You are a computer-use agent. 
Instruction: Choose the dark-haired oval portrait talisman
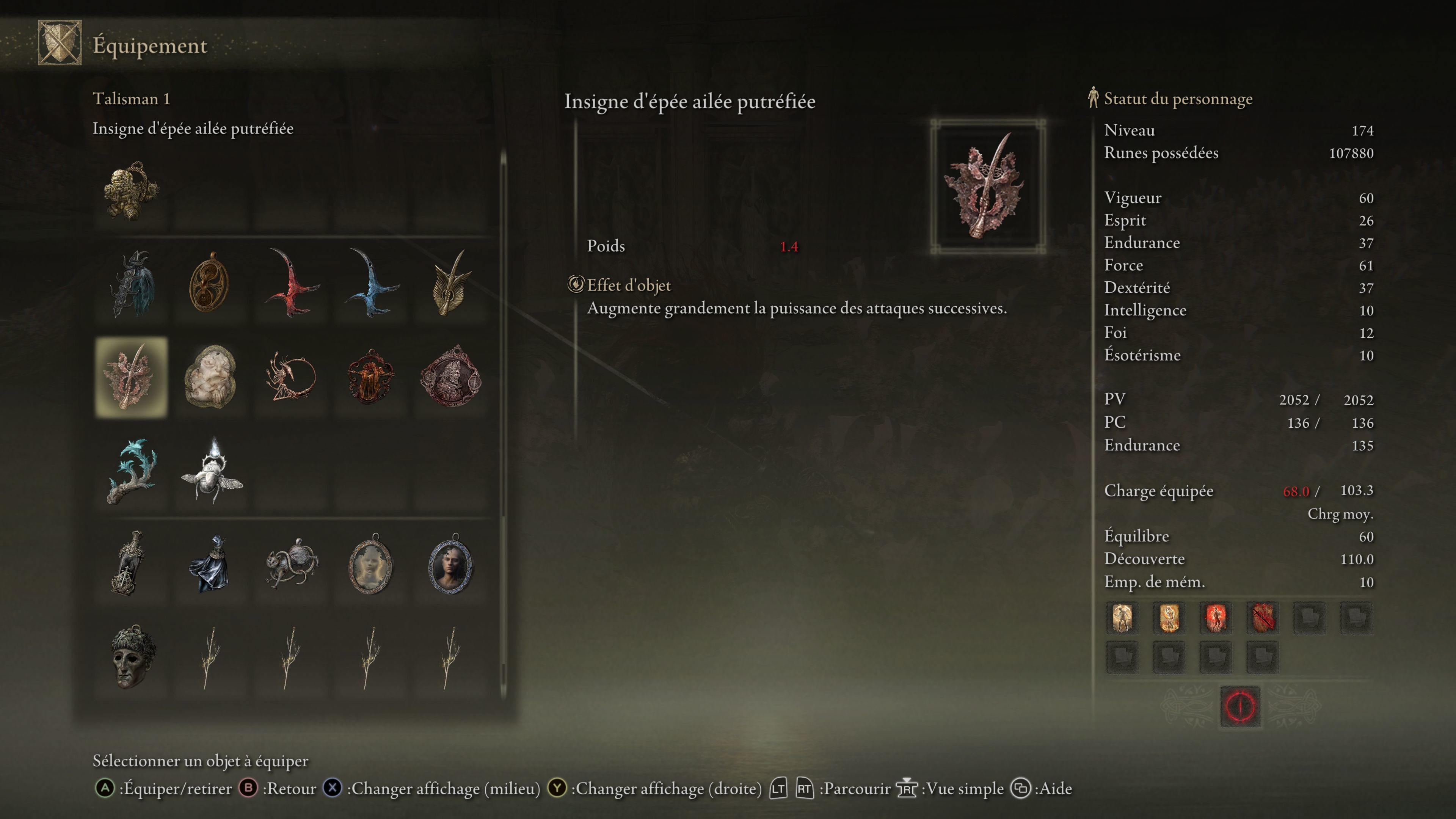(x=450, y=564)
